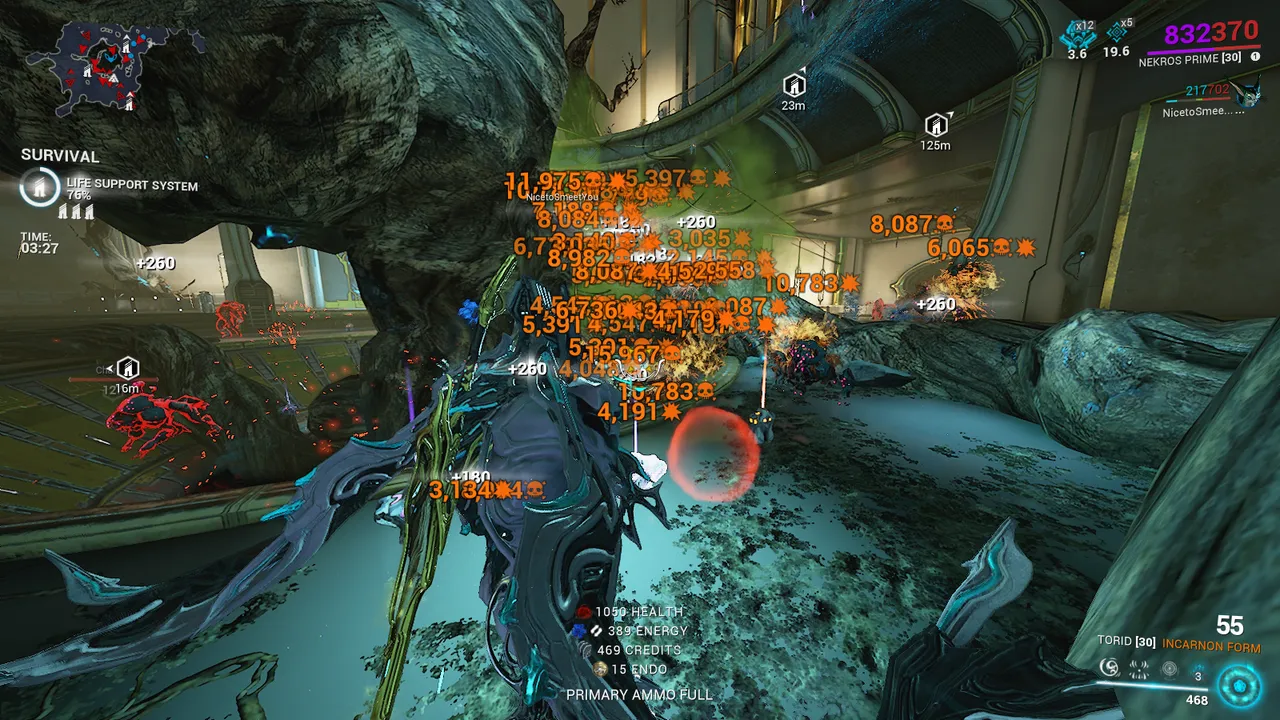The height and width of the screenshot is (720, 1280).
Task: Open NicetoSmee's squad member avatar
Action: 1249,96
